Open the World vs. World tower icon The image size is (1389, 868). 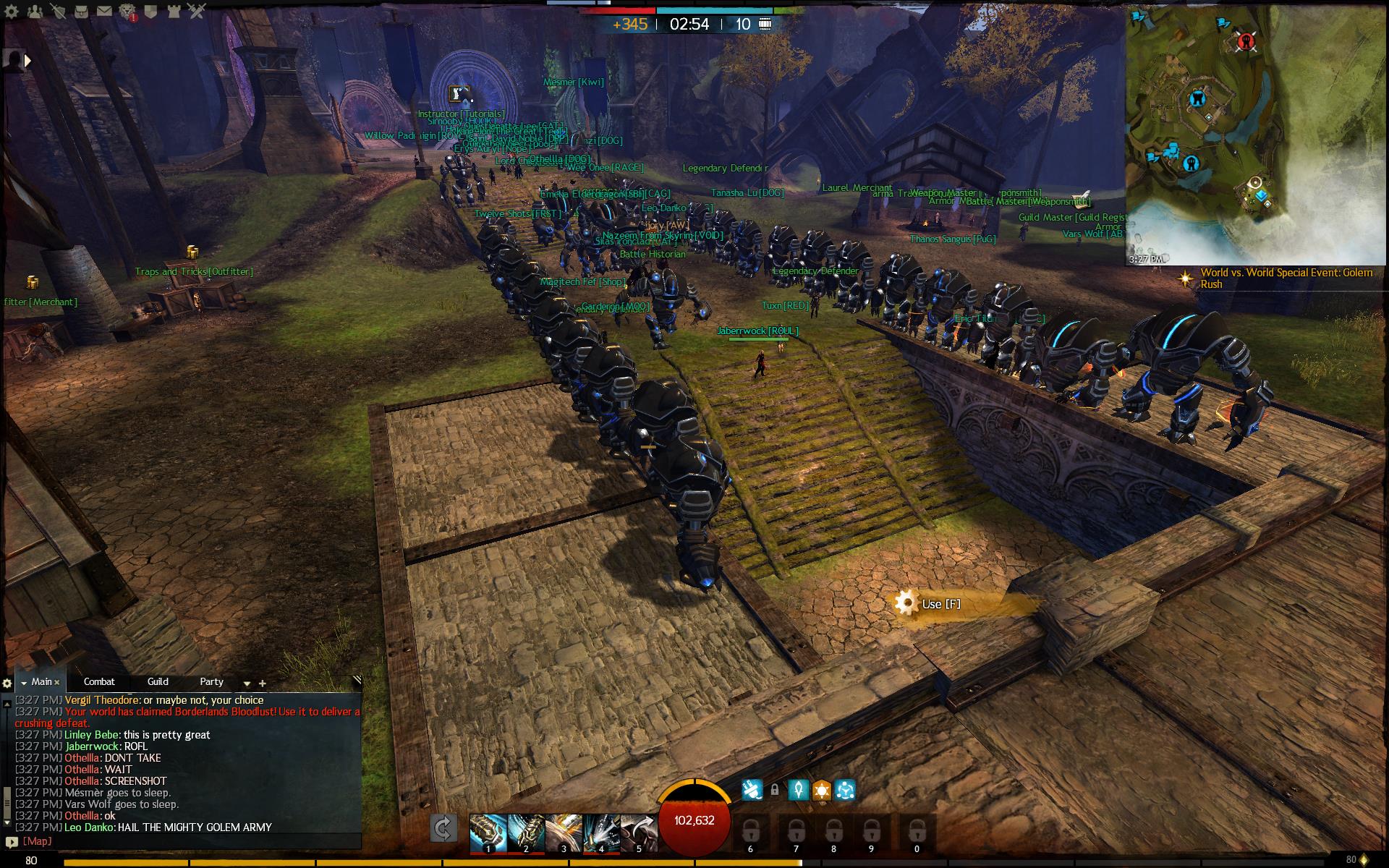(174, 11)
